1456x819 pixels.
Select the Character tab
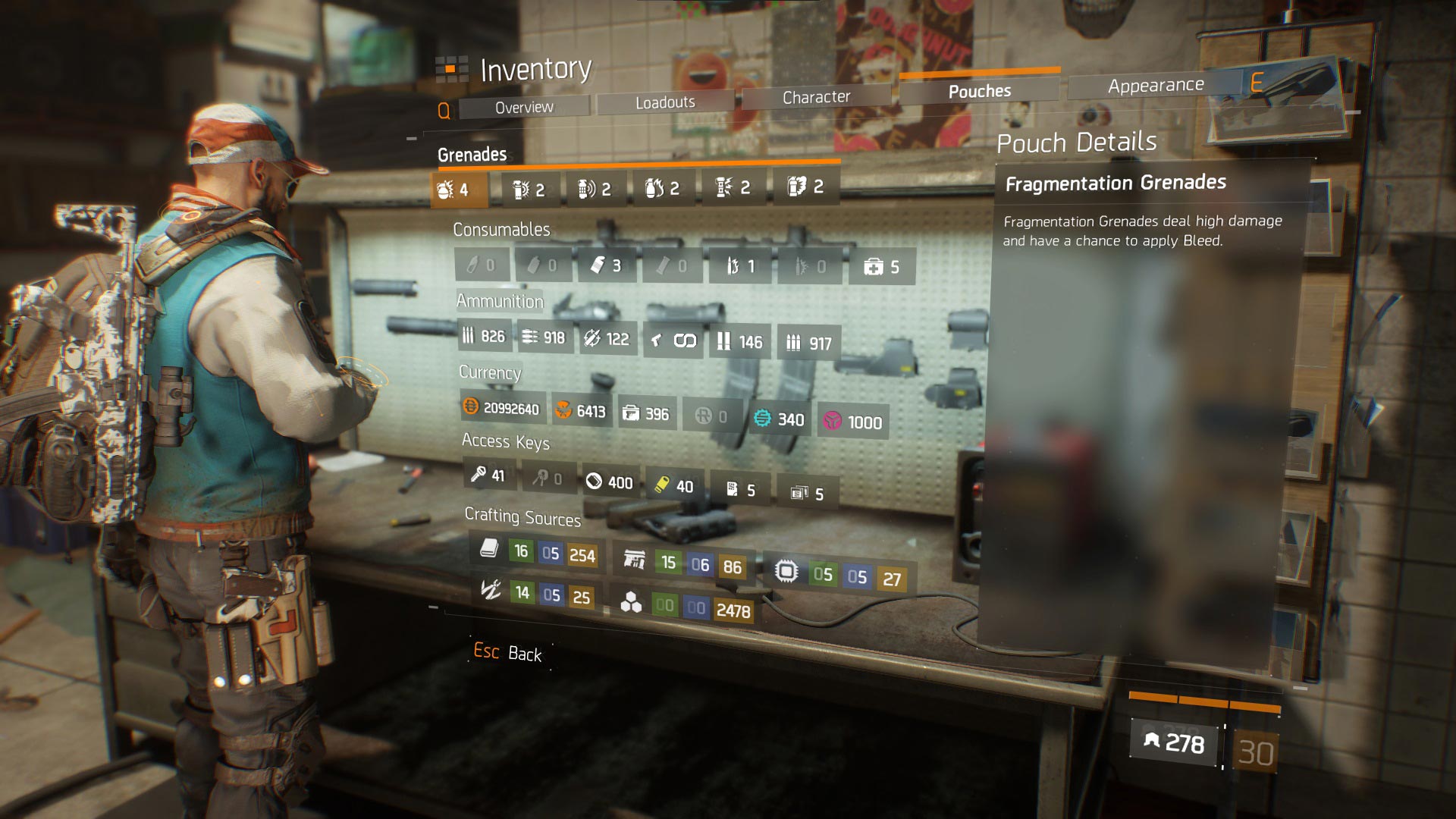click(x=816, y=97)
